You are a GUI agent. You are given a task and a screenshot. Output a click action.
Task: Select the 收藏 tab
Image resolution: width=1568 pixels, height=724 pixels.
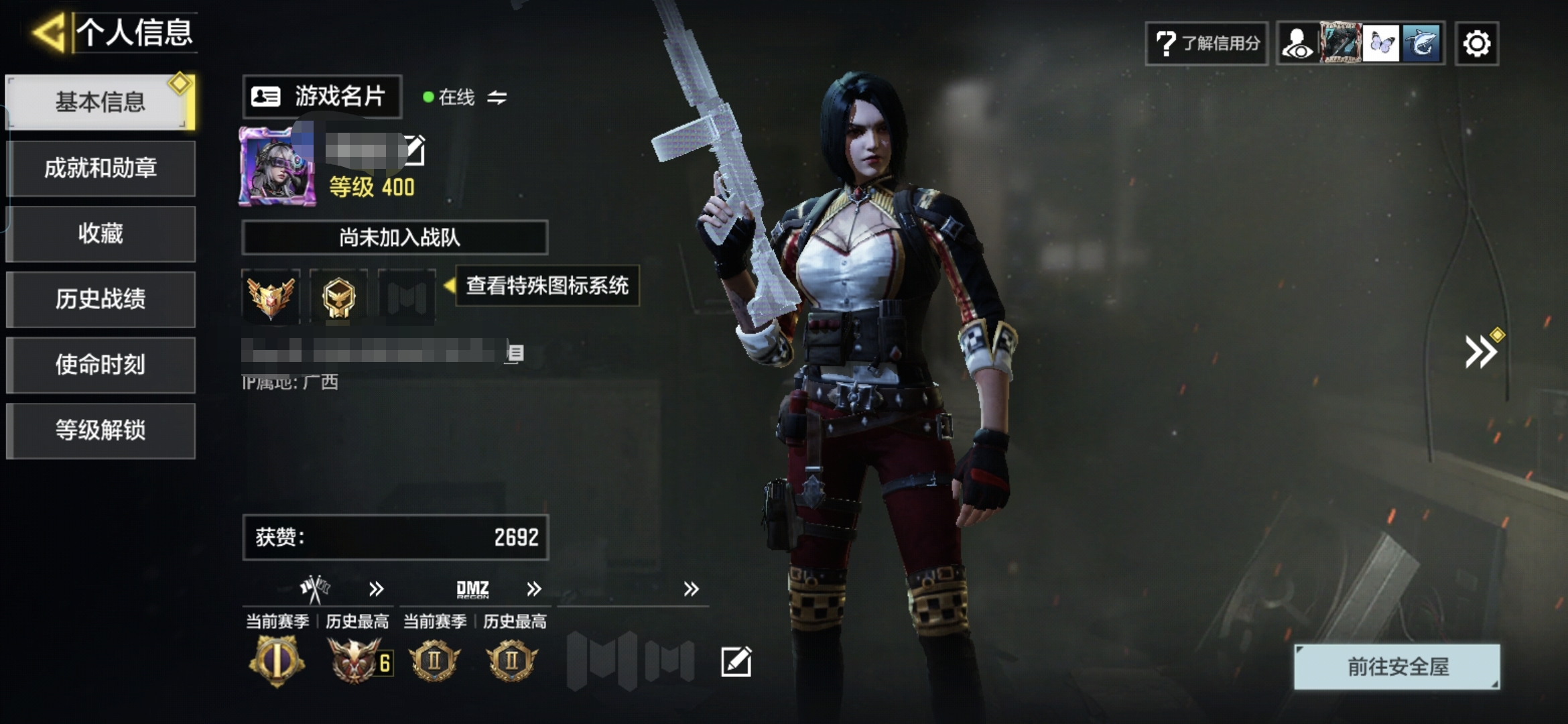pyautogui.click(x=101, y=233)
